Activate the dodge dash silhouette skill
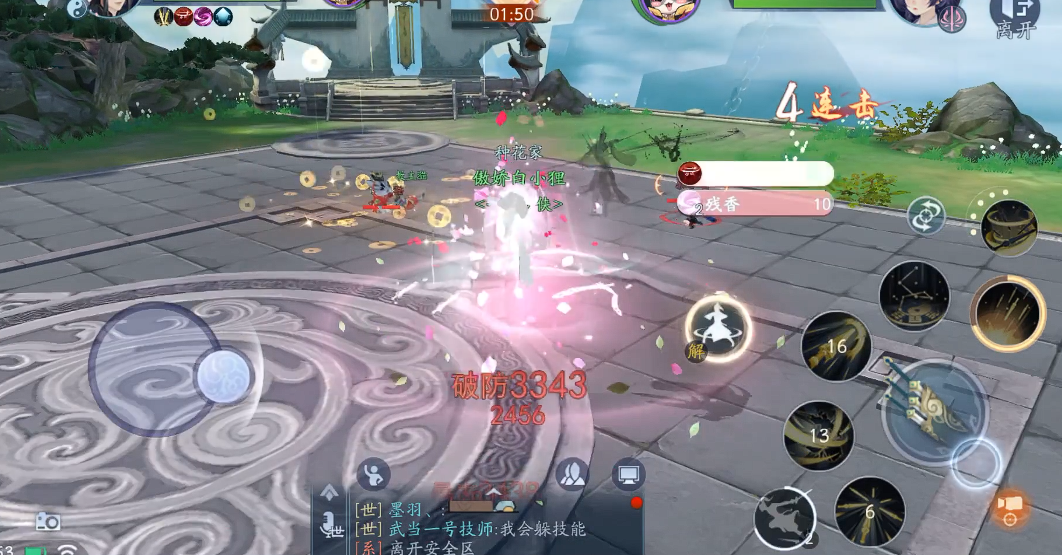The image size is (1062, 555). coord(784,519)
